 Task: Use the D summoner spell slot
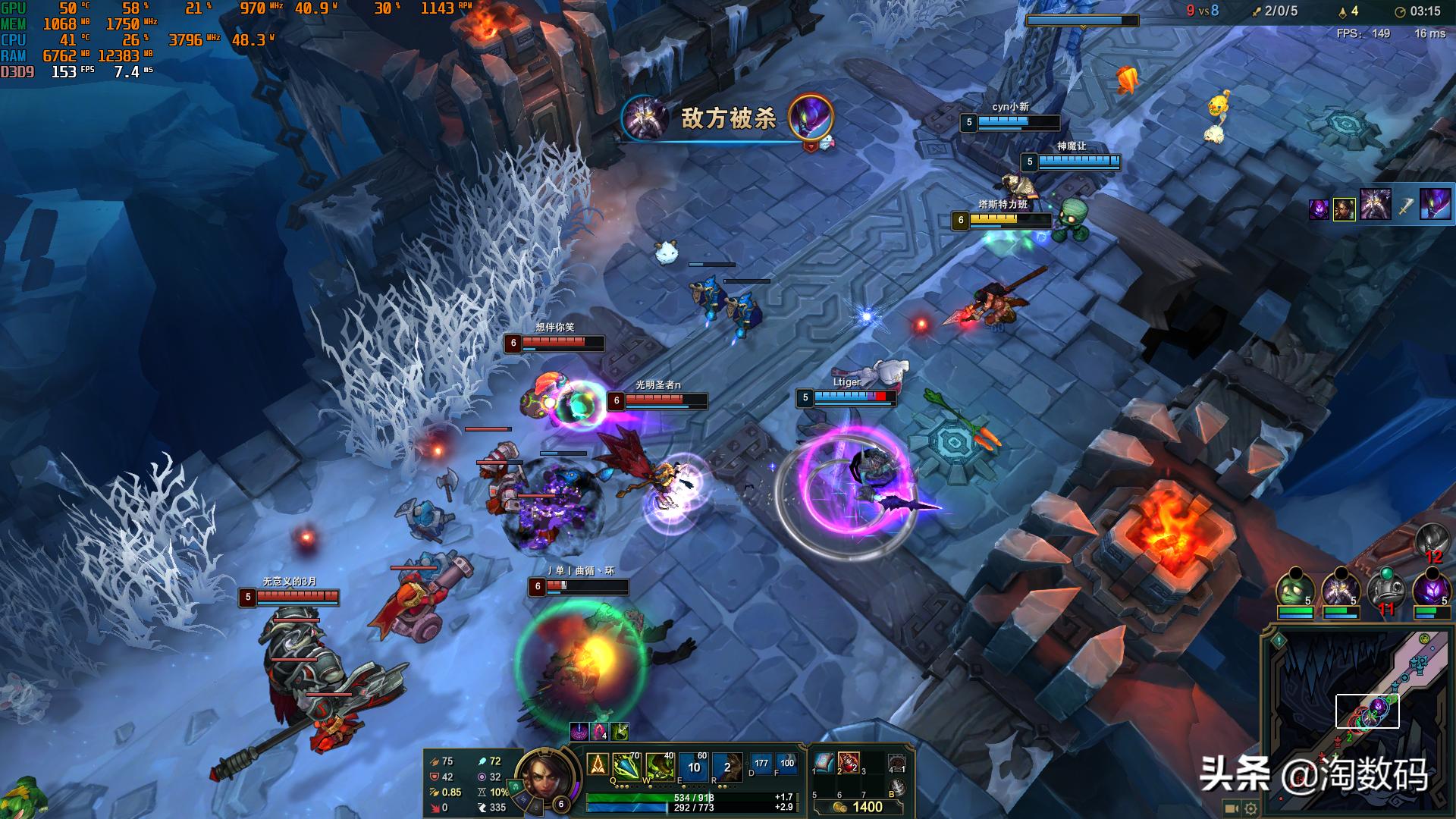point(761,764)
